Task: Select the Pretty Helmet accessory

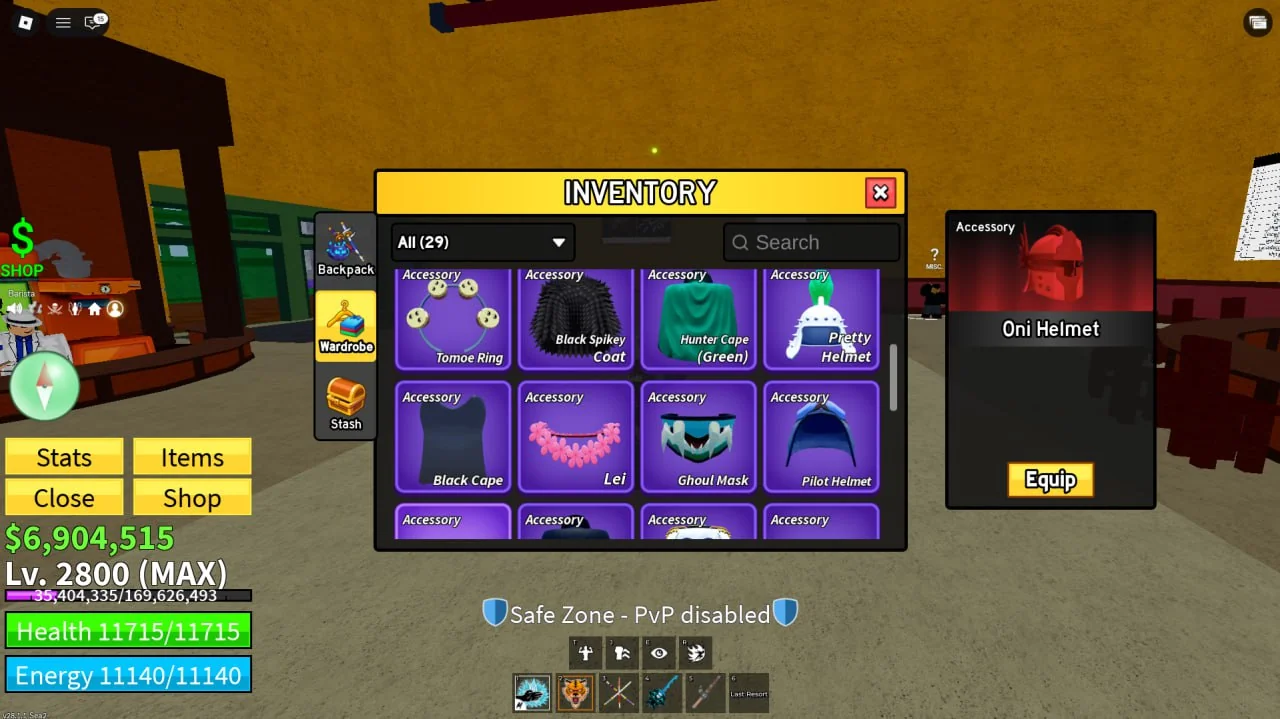Action: point(821,319)
